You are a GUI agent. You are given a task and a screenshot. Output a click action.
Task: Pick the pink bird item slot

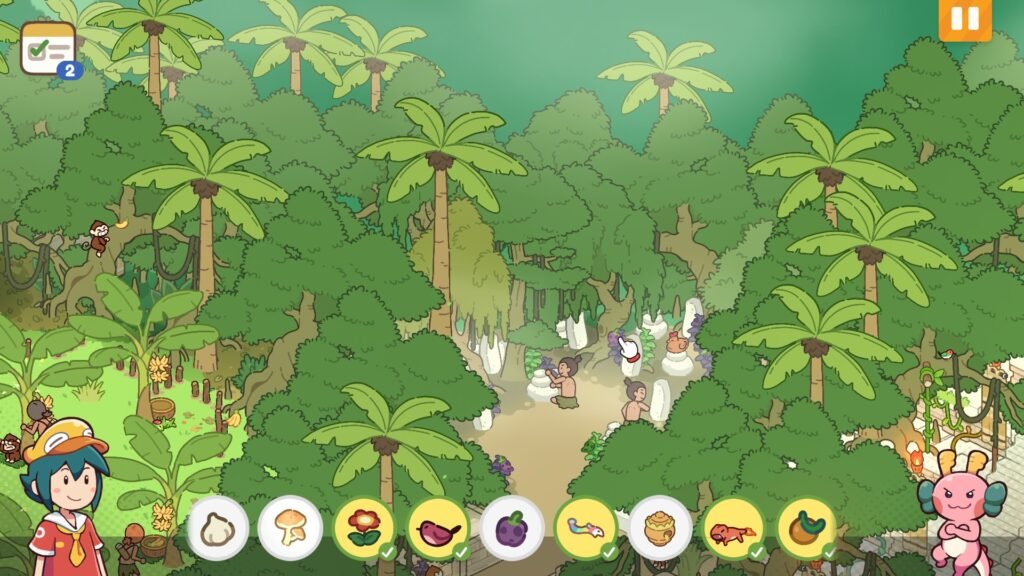438,528
